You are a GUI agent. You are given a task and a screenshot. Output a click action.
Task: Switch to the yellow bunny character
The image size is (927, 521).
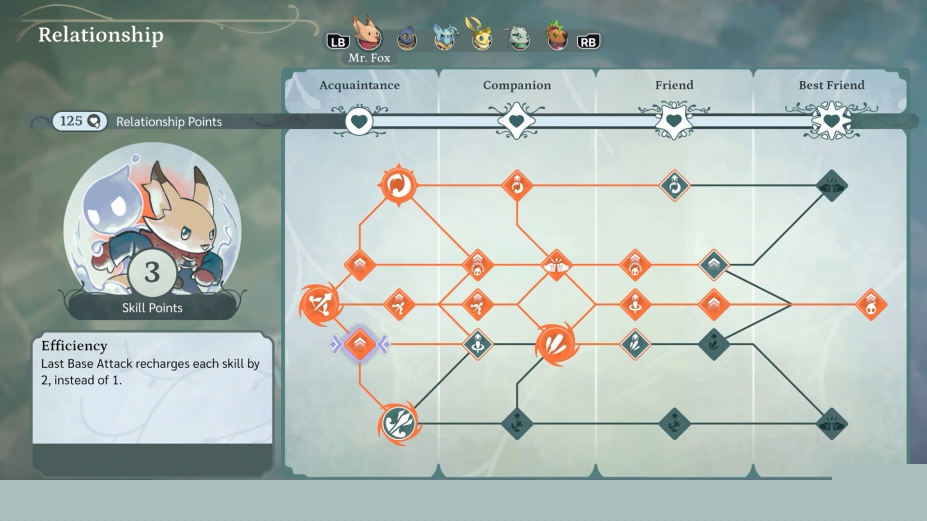(x=482, y=36)
